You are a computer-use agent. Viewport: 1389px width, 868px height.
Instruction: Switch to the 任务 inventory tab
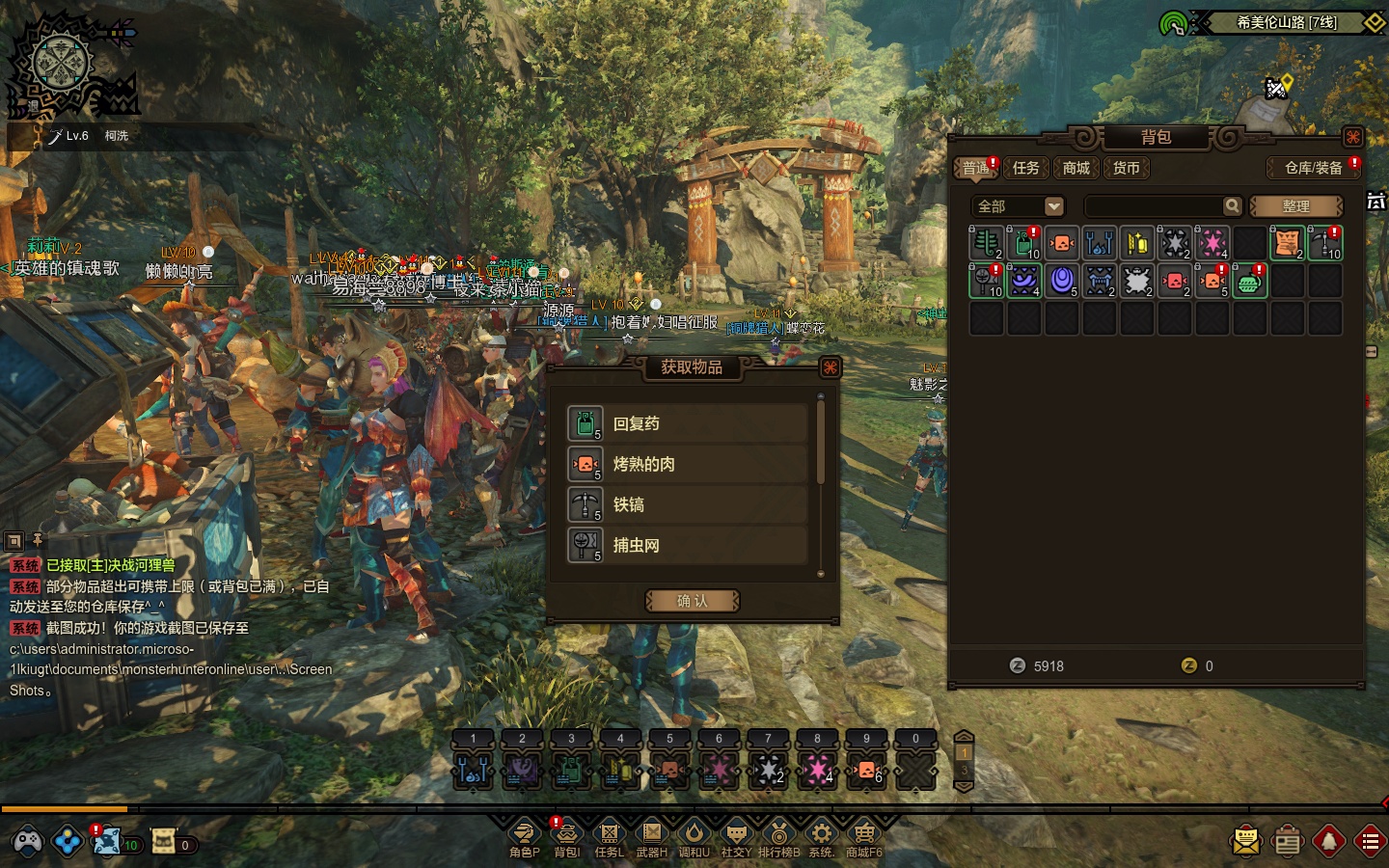[x=1025, y=168]
